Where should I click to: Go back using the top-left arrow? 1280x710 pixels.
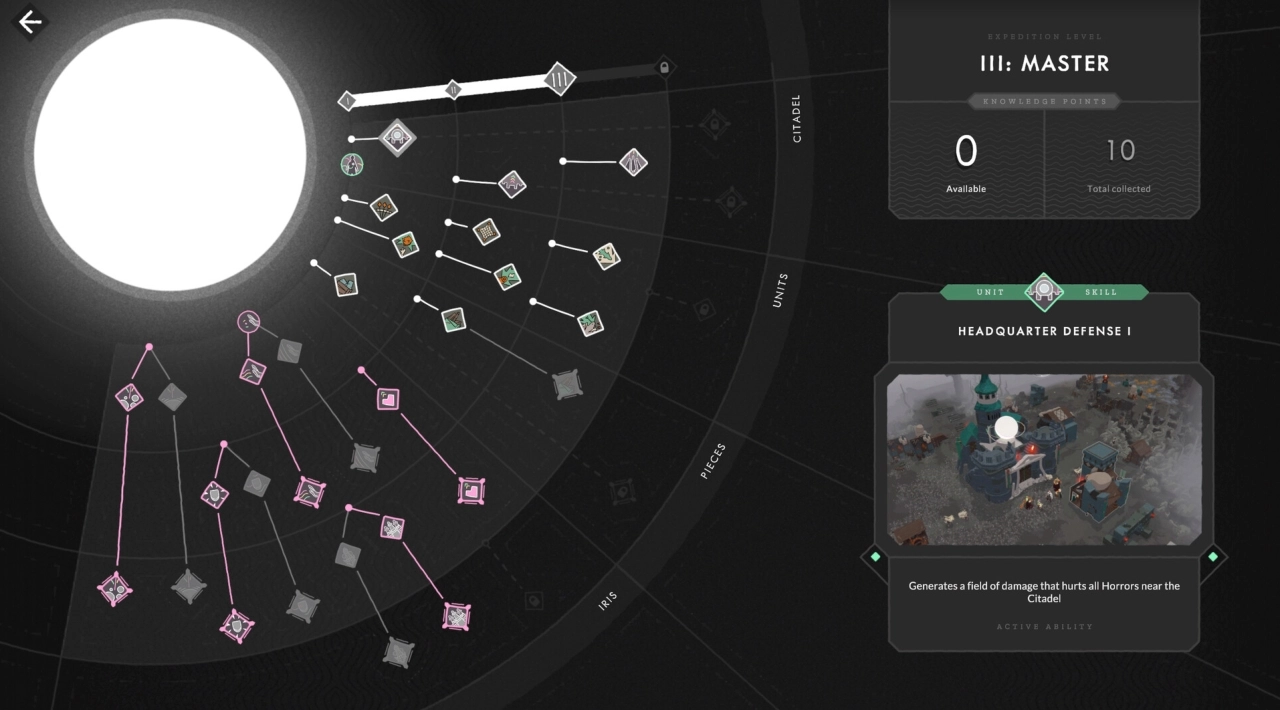30,22
